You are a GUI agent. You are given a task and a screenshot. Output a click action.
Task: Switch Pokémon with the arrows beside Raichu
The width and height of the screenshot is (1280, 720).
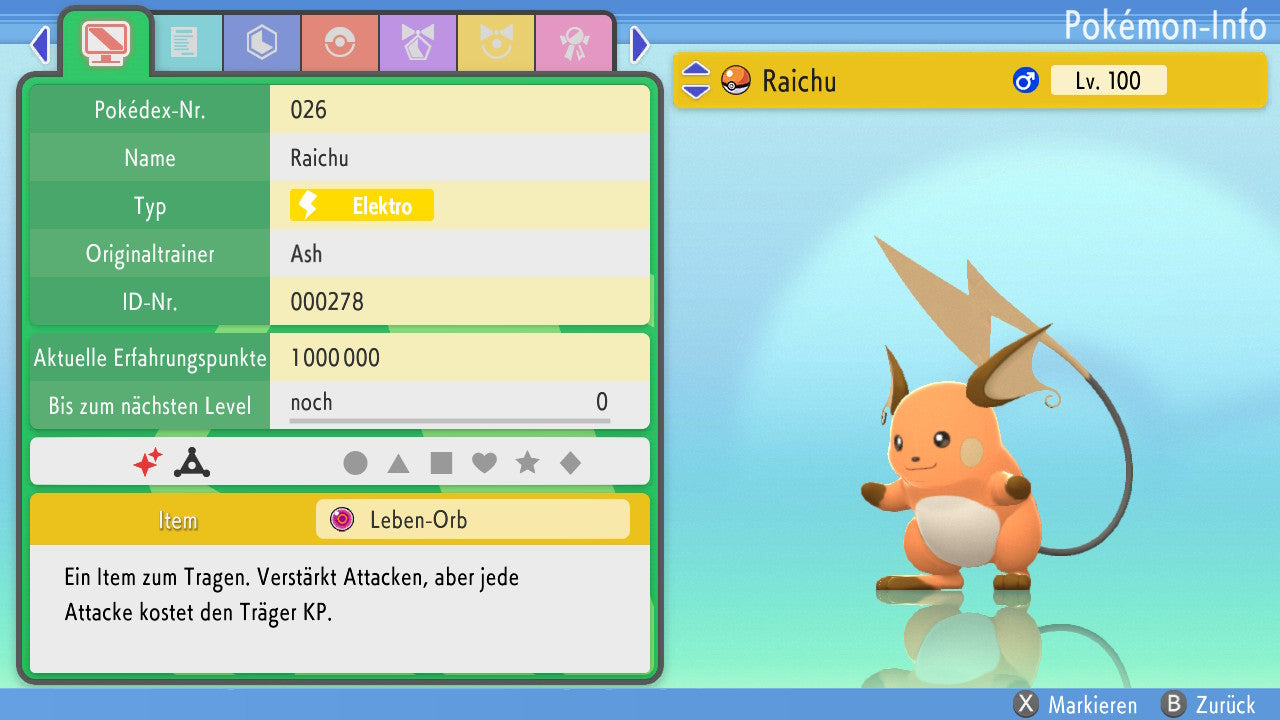tap(696, 81)
